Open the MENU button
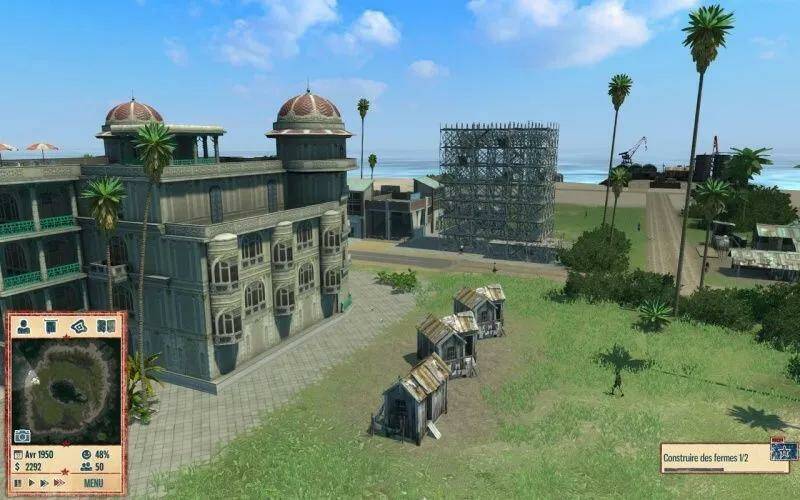The width and height of the screenshot is (800, 500). click(92, 482)
